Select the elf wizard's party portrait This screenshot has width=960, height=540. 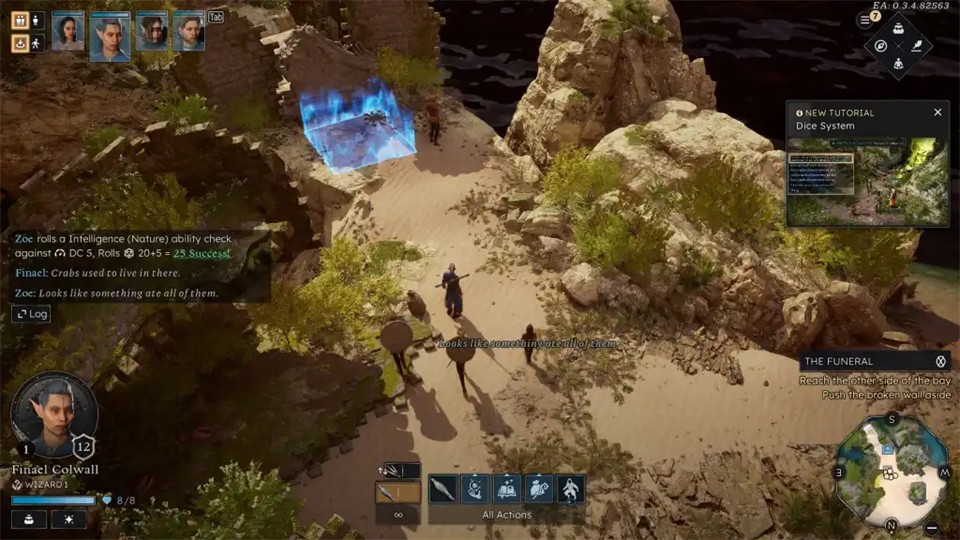coord(110,36)
